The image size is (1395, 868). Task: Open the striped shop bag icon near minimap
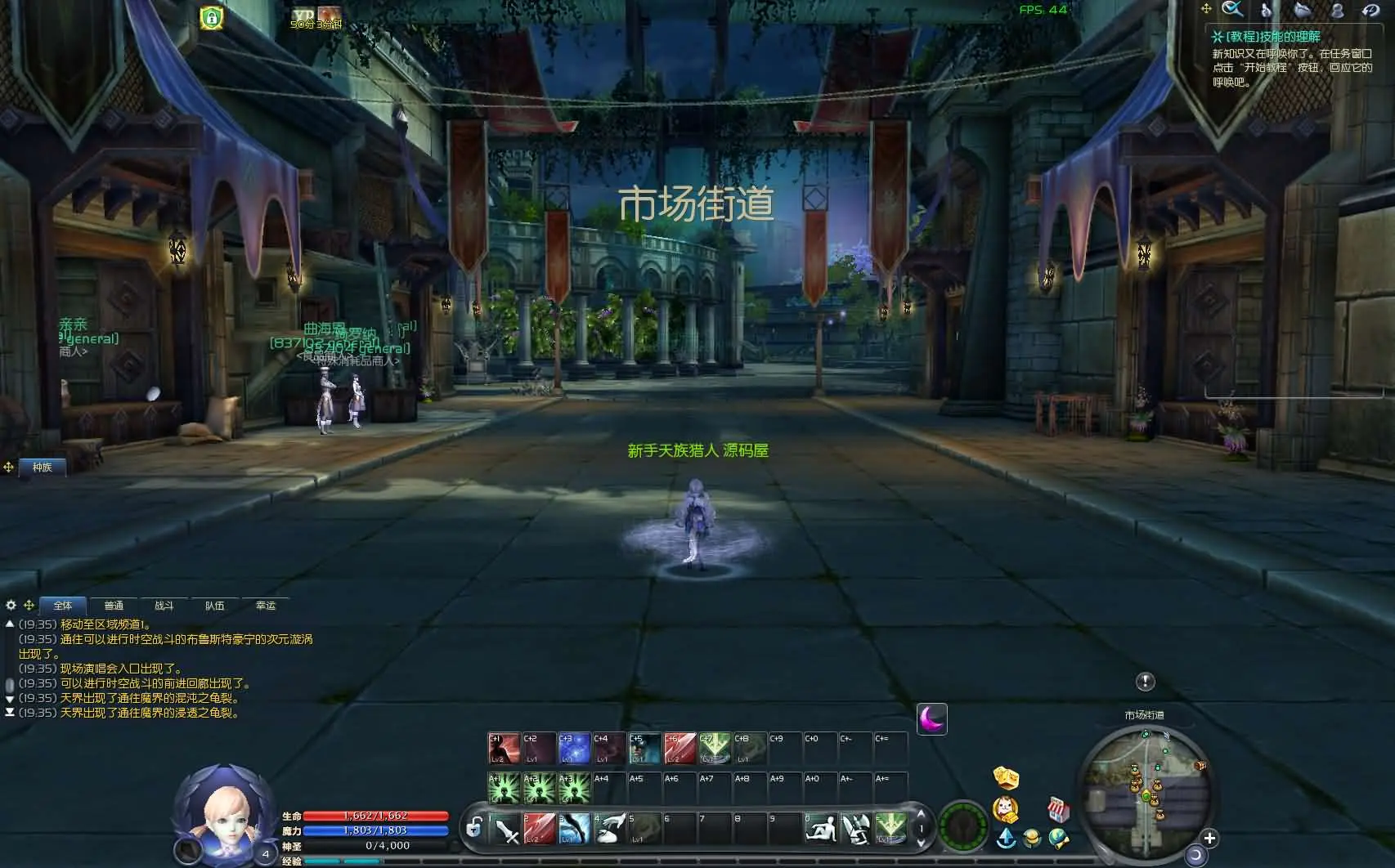pos(1057,810)
